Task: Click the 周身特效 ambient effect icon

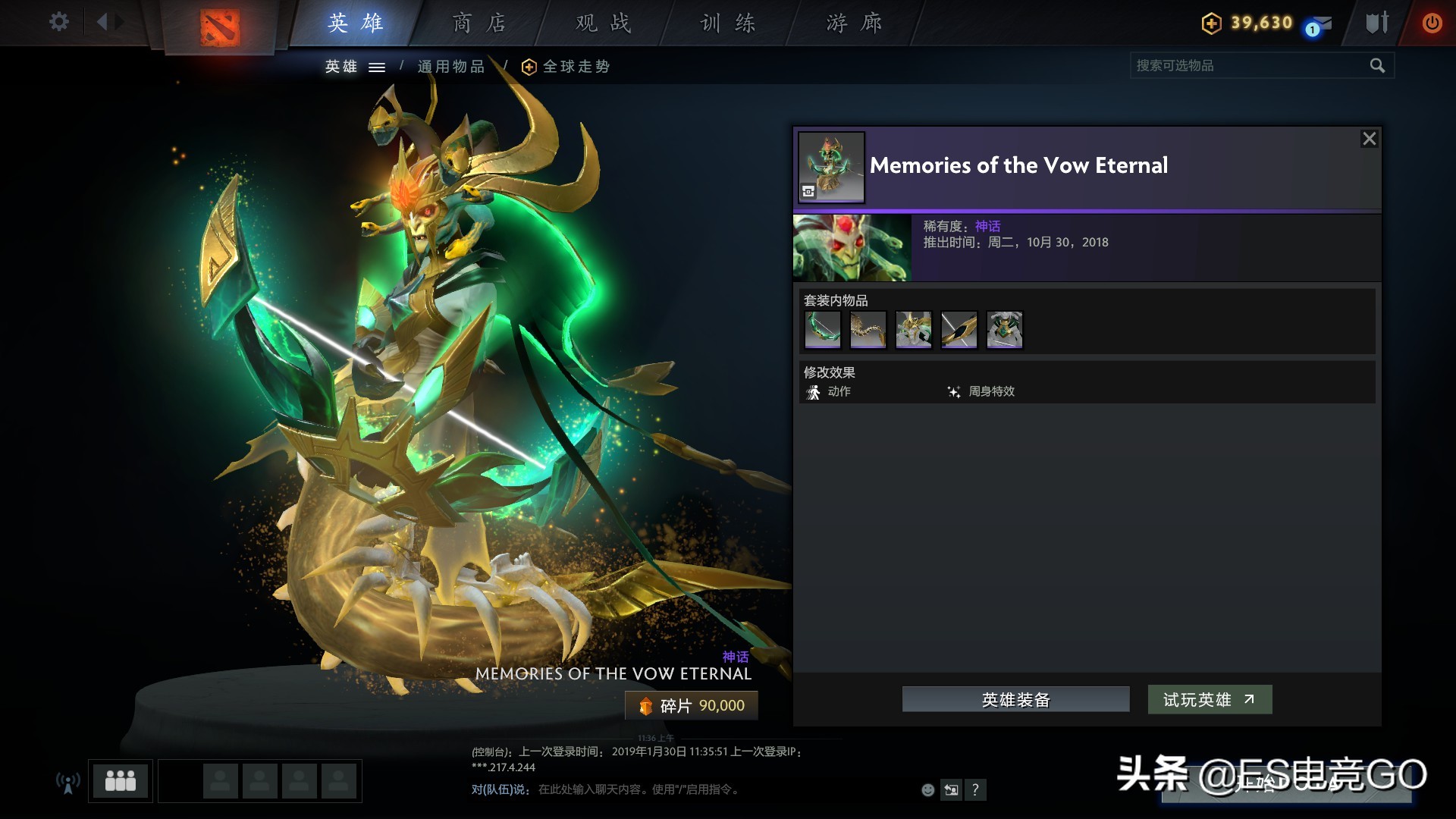Action: 954,391
